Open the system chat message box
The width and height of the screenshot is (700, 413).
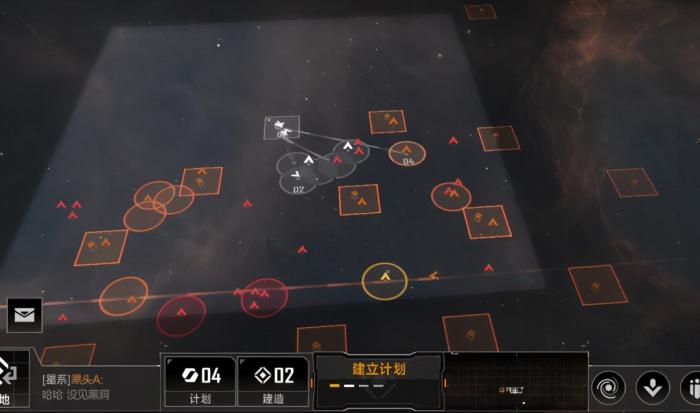point(95,387)
